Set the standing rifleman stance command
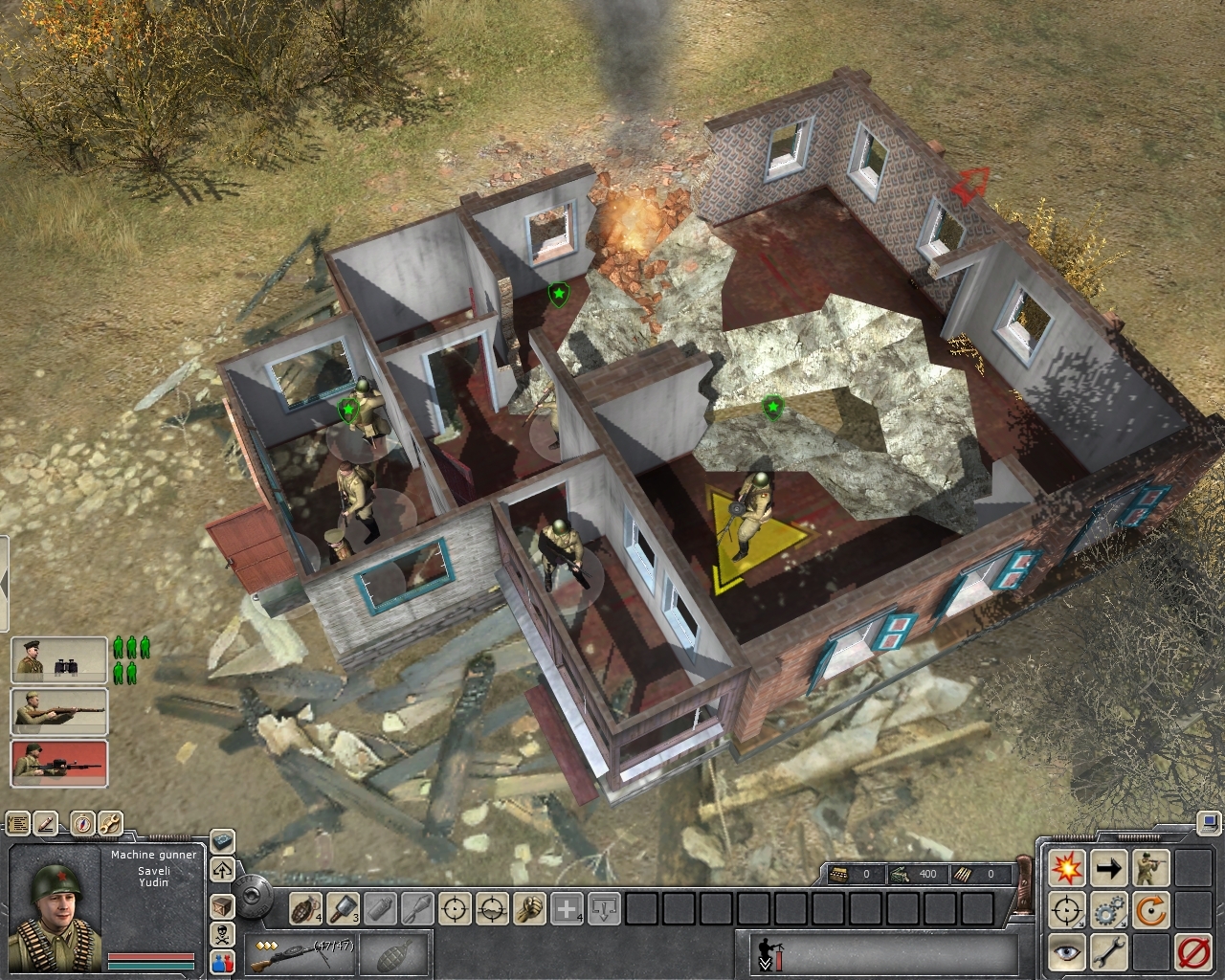The height and width of the screenshot is (980, 1225). (1150, 869)
